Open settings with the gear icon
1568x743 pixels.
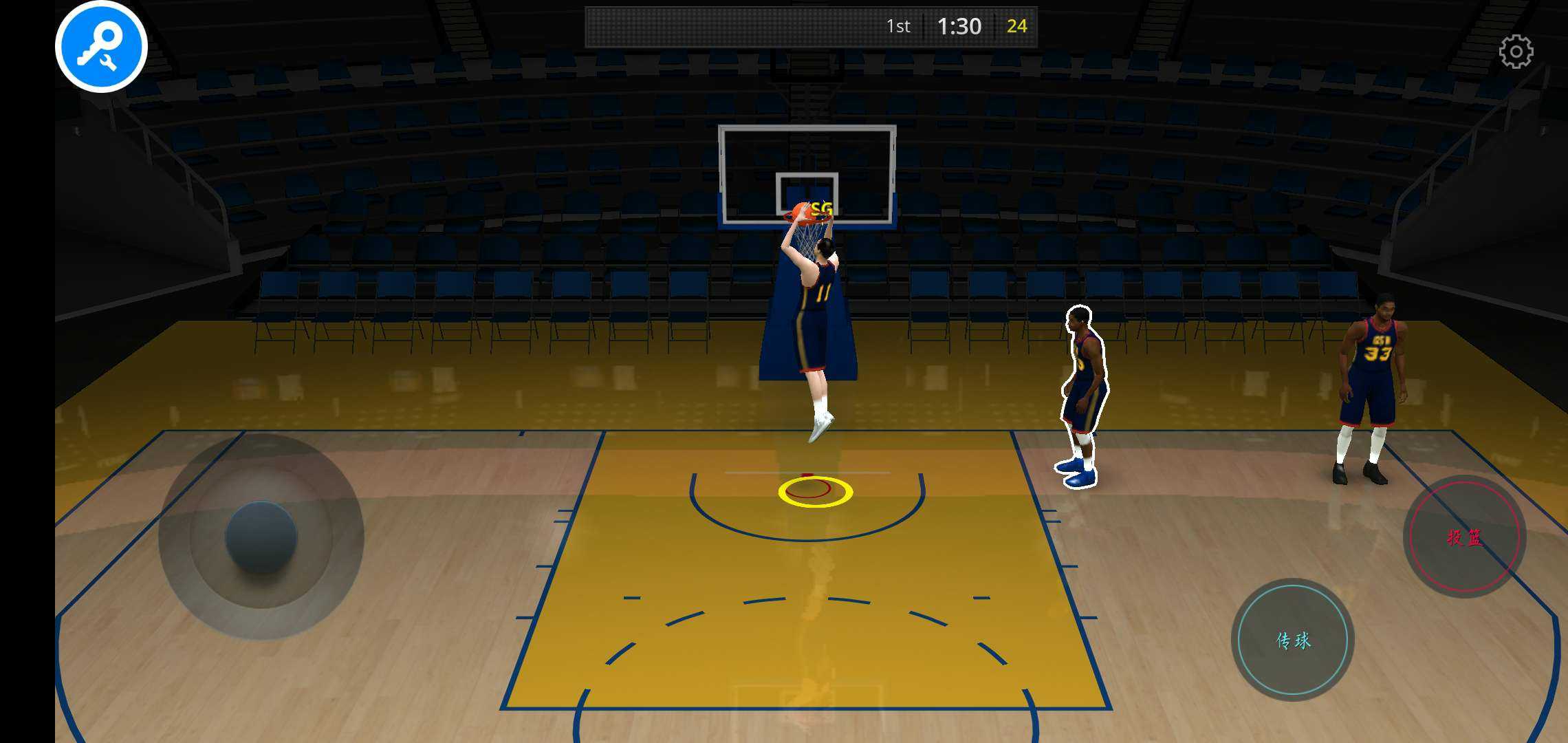(x=1516, y=52)
